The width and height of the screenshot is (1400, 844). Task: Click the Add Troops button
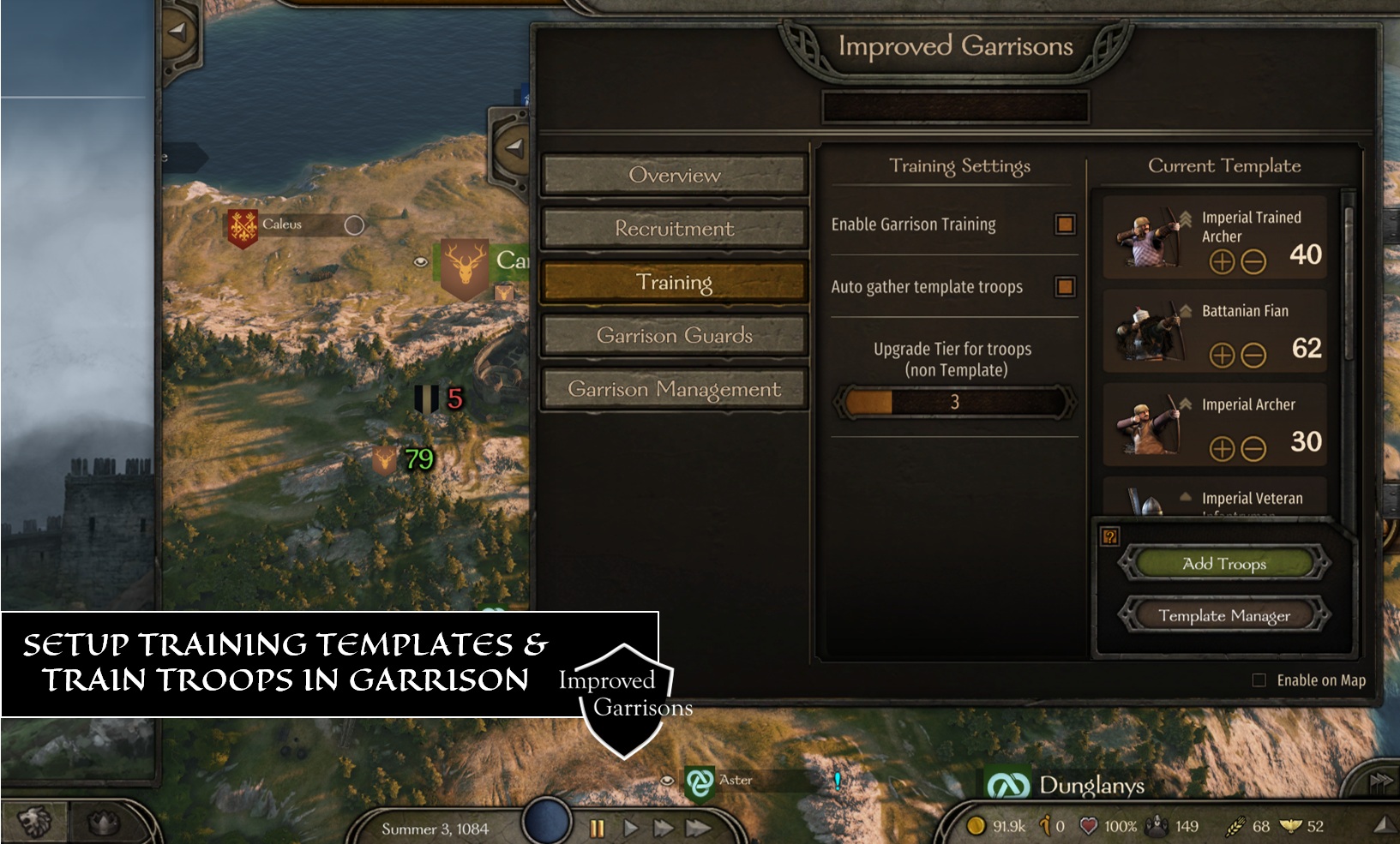(1224, 564)
